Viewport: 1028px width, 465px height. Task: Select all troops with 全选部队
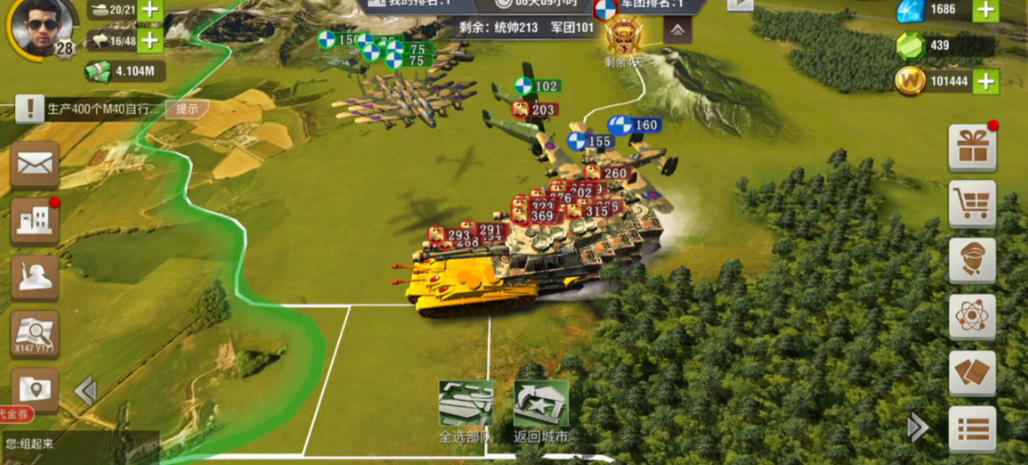tap(466, 410)
